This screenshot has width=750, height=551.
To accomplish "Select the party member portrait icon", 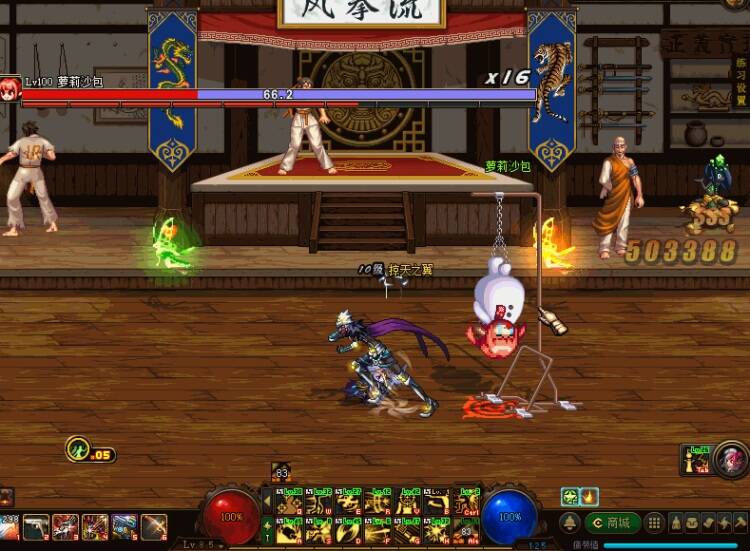I will tap(696, 459).
